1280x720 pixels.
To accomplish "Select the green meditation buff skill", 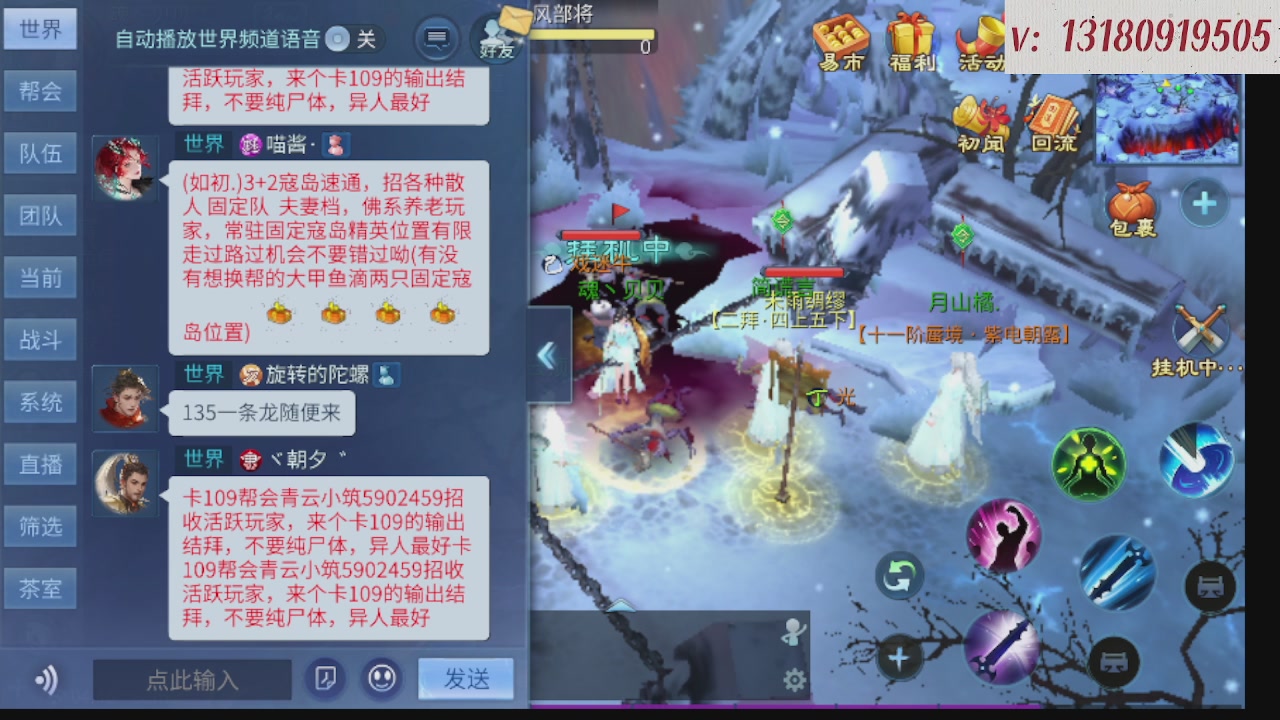I will pos(1087,463).
